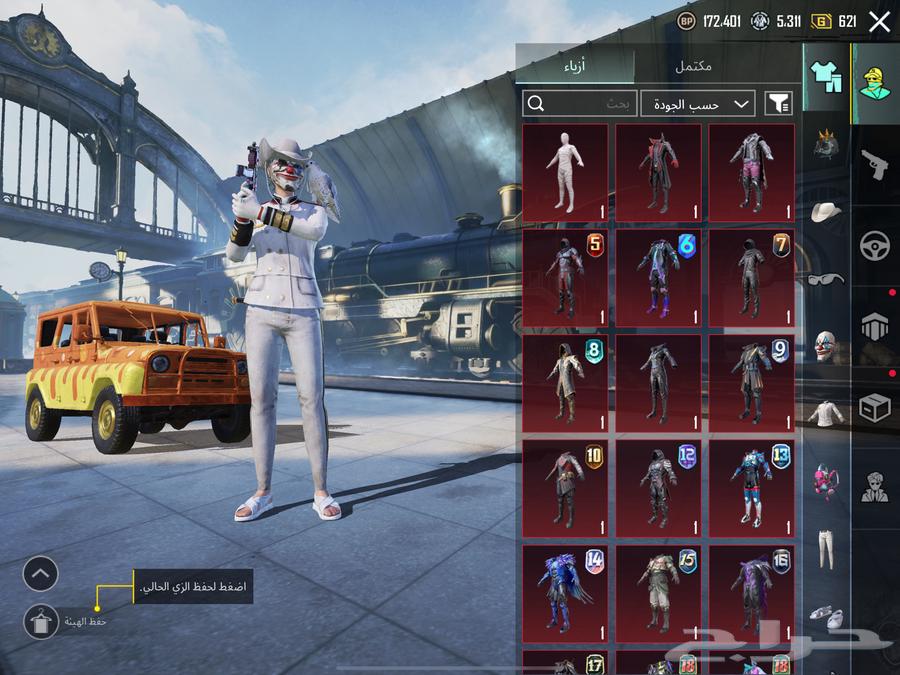Open the حسب الجودة sort dropdown
This screenshot has width=900, height=675.
[698, 103]
